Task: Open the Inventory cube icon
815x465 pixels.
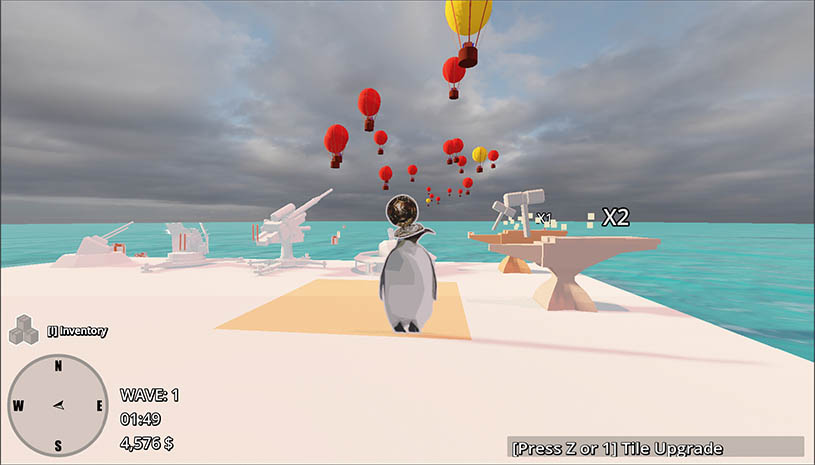Action: (23, 330)
